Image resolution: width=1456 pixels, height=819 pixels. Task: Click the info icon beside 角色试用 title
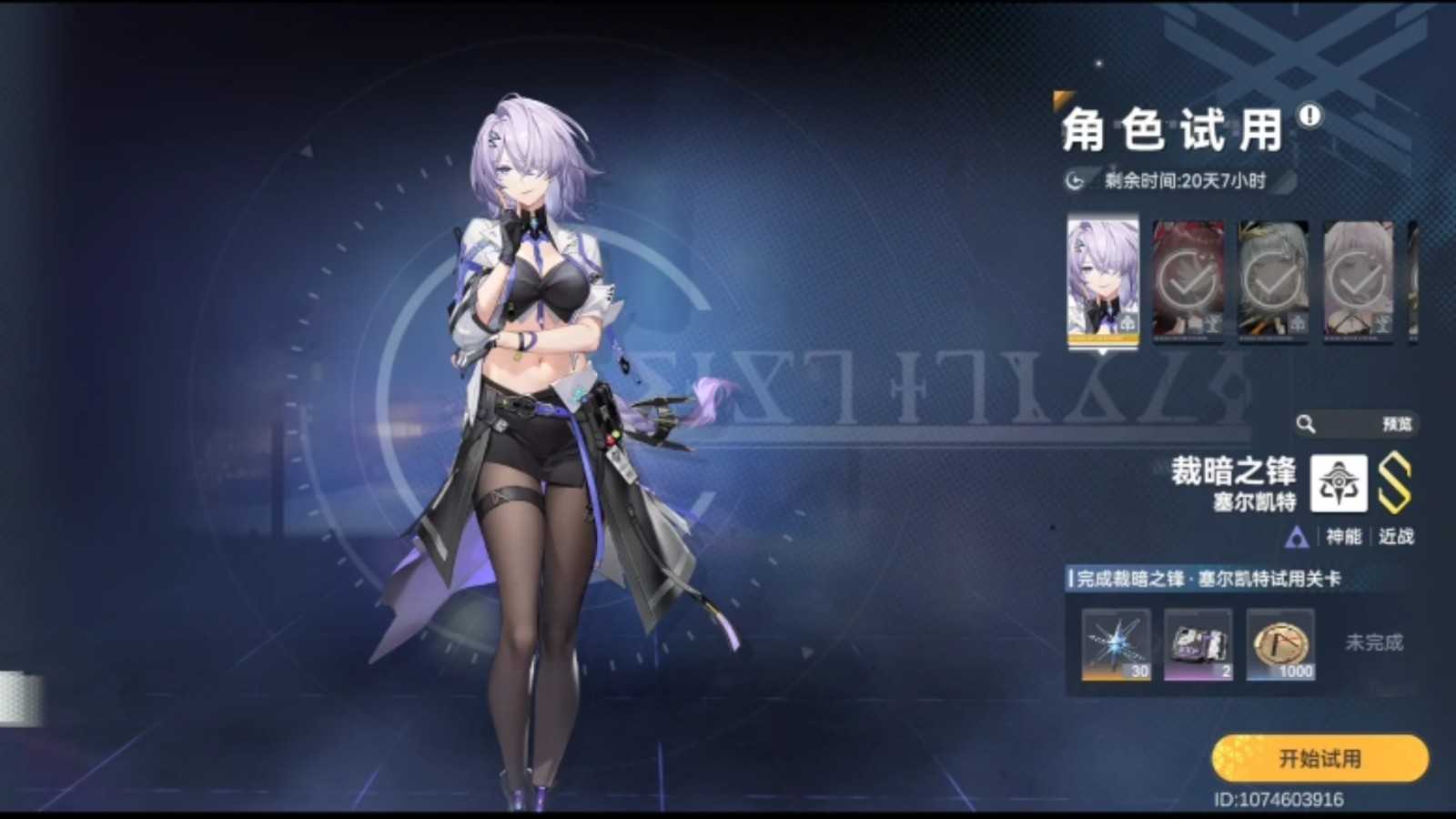(x=1309, y=116)
